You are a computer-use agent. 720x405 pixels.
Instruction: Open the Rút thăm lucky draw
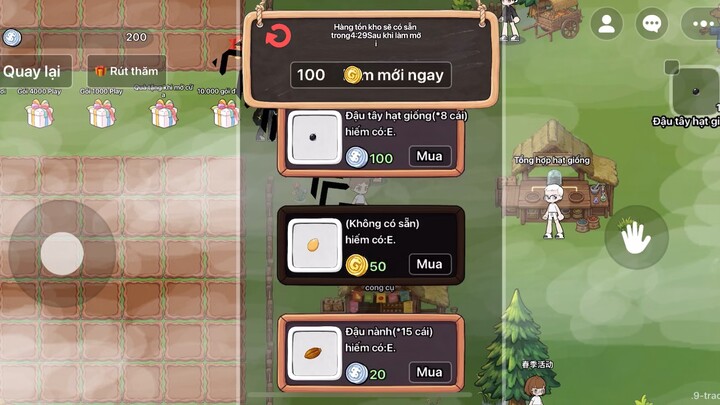click(x=126, y=72)
